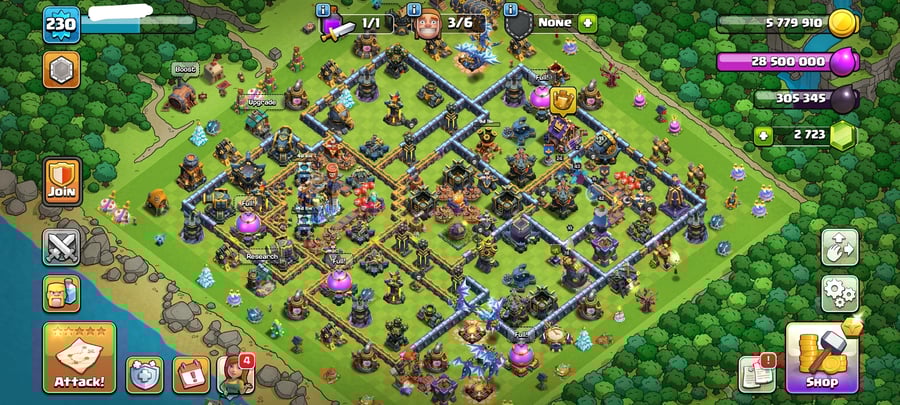This screenshot has height=405, width=900.
Task: Open the calendar events icon
Action: point(191,374)
